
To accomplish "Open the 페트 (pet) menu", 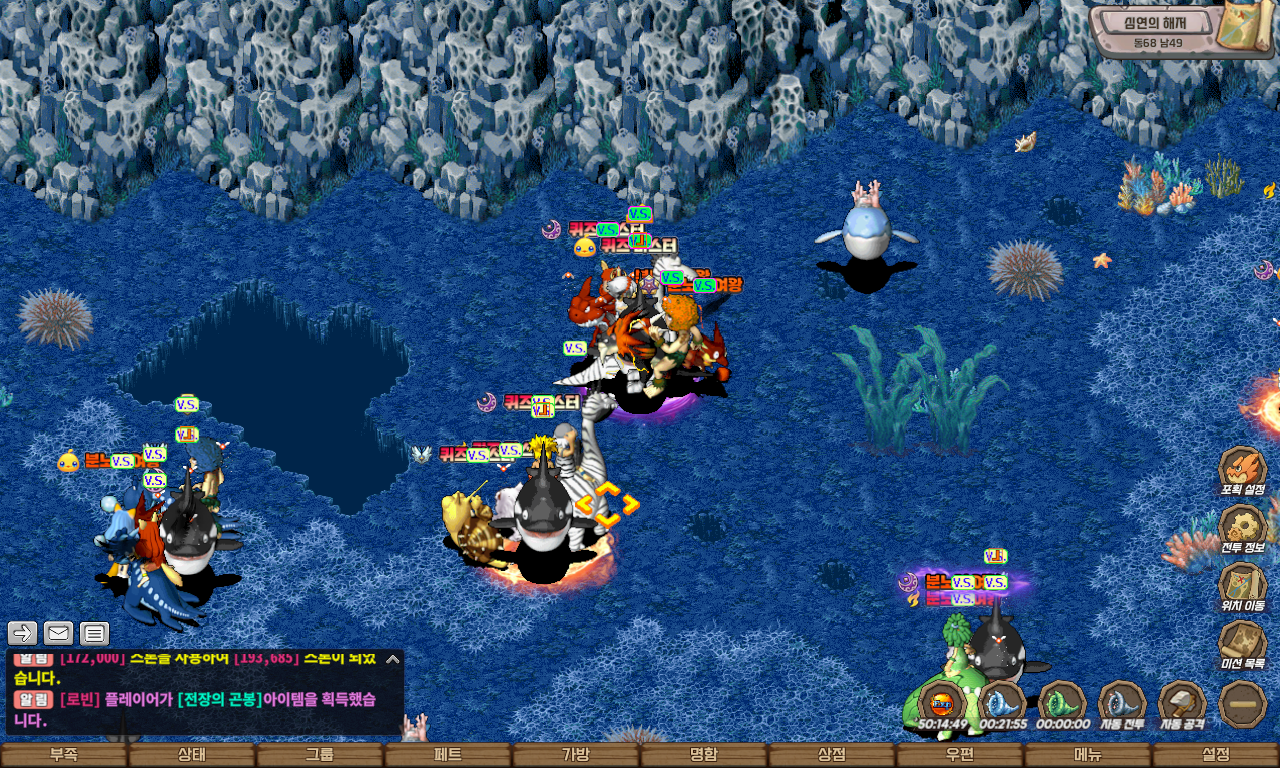I will (x=448, y=755).
